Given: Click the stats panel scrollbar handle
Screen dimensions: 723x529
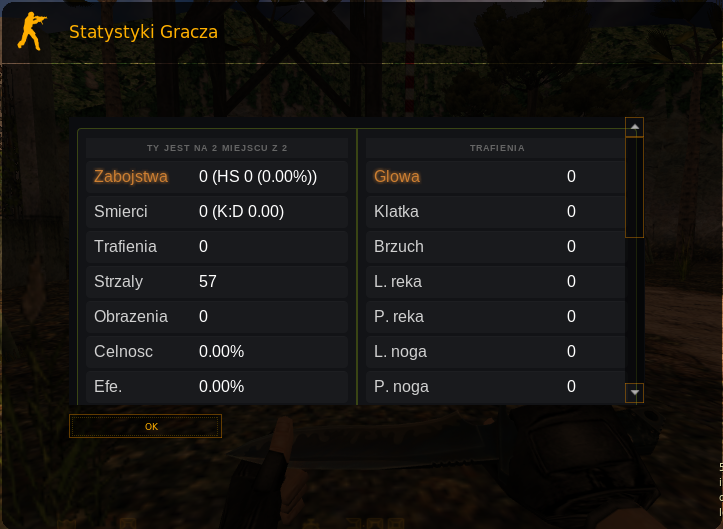Looking at the screenshot, I should 634,186.
